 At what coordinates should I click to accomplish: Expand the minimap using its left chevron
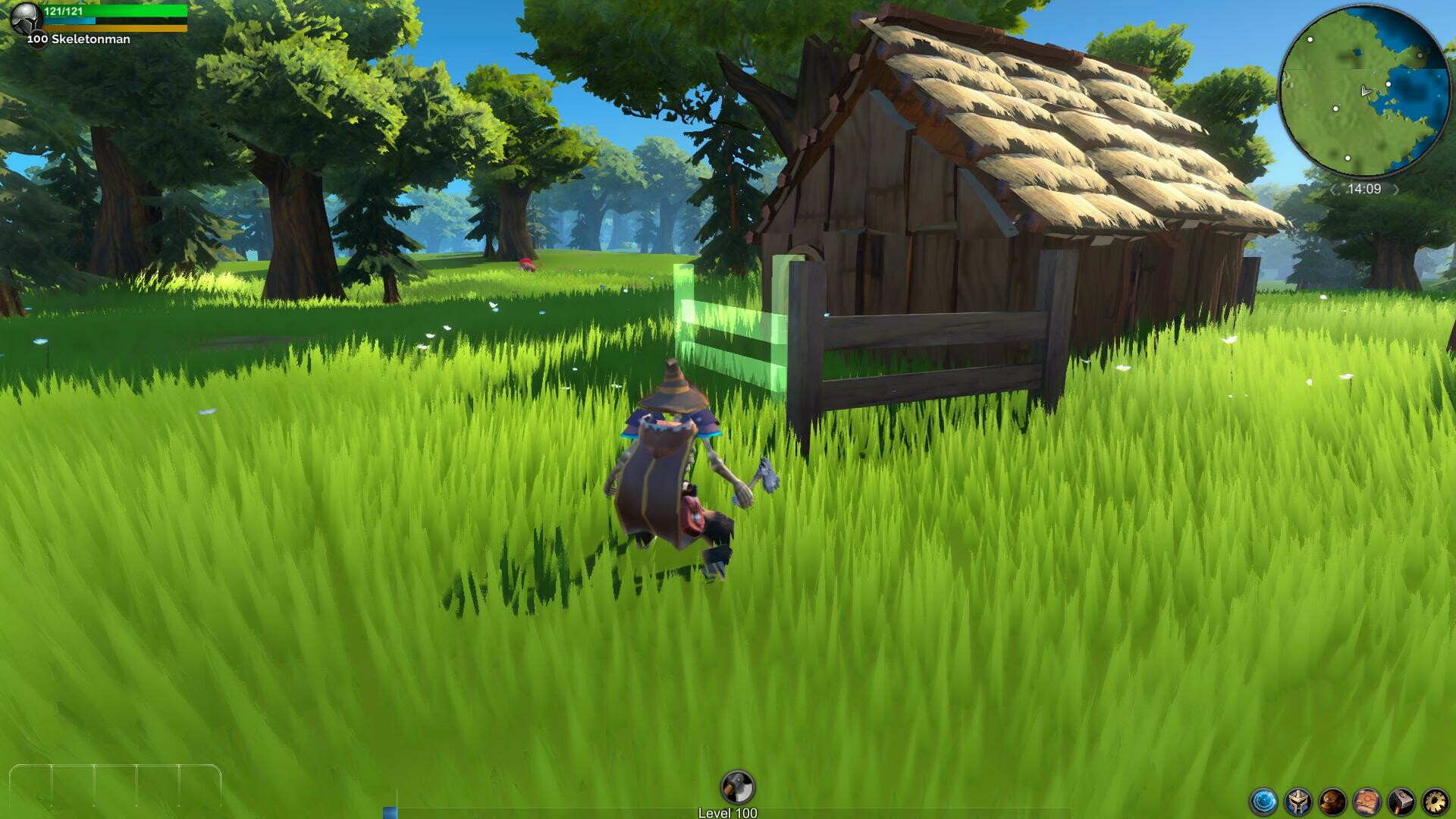click(x=1335, y=188)
